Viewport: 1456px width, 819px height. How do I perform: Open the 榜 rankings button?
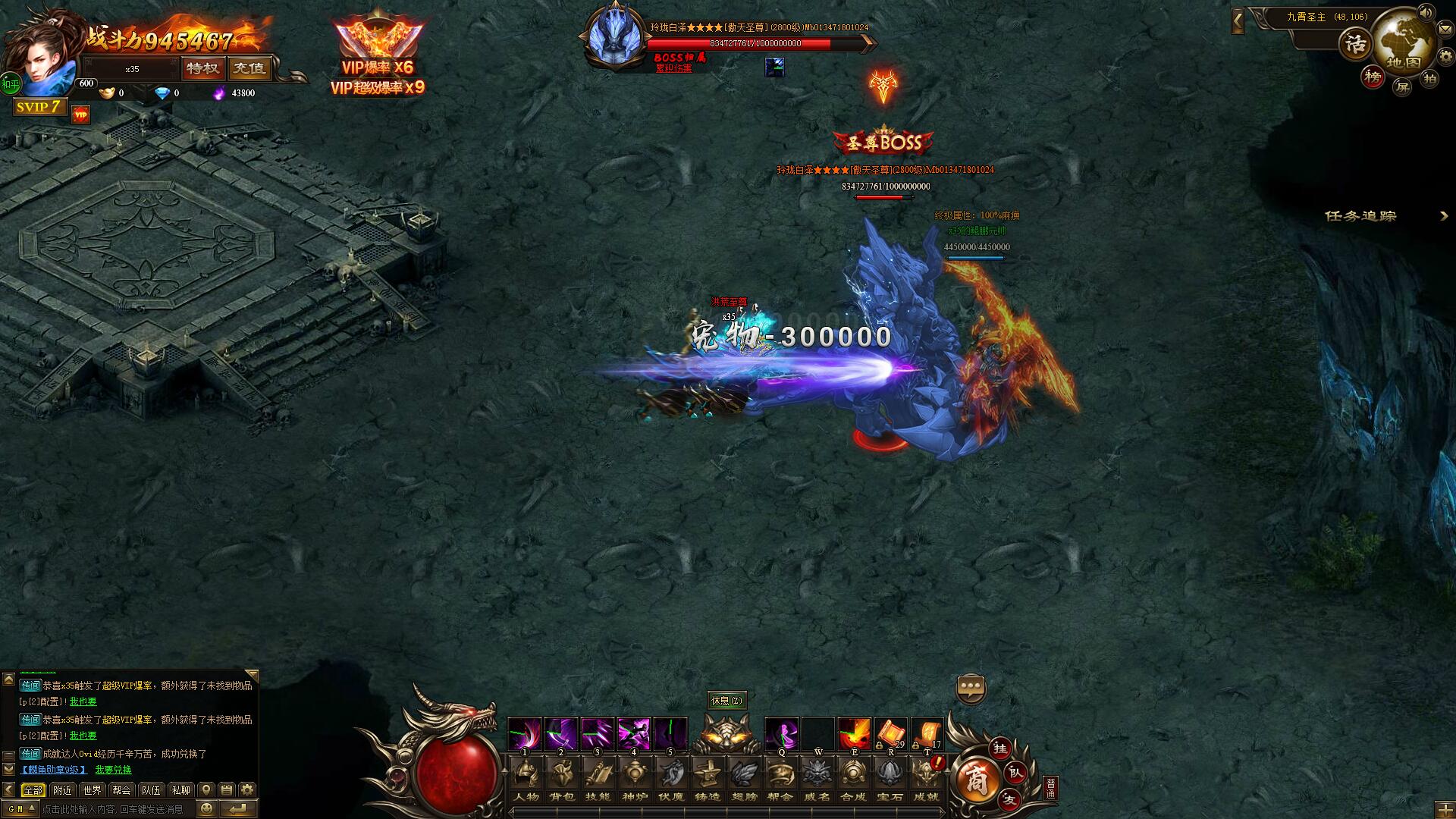click(1373, 77)
